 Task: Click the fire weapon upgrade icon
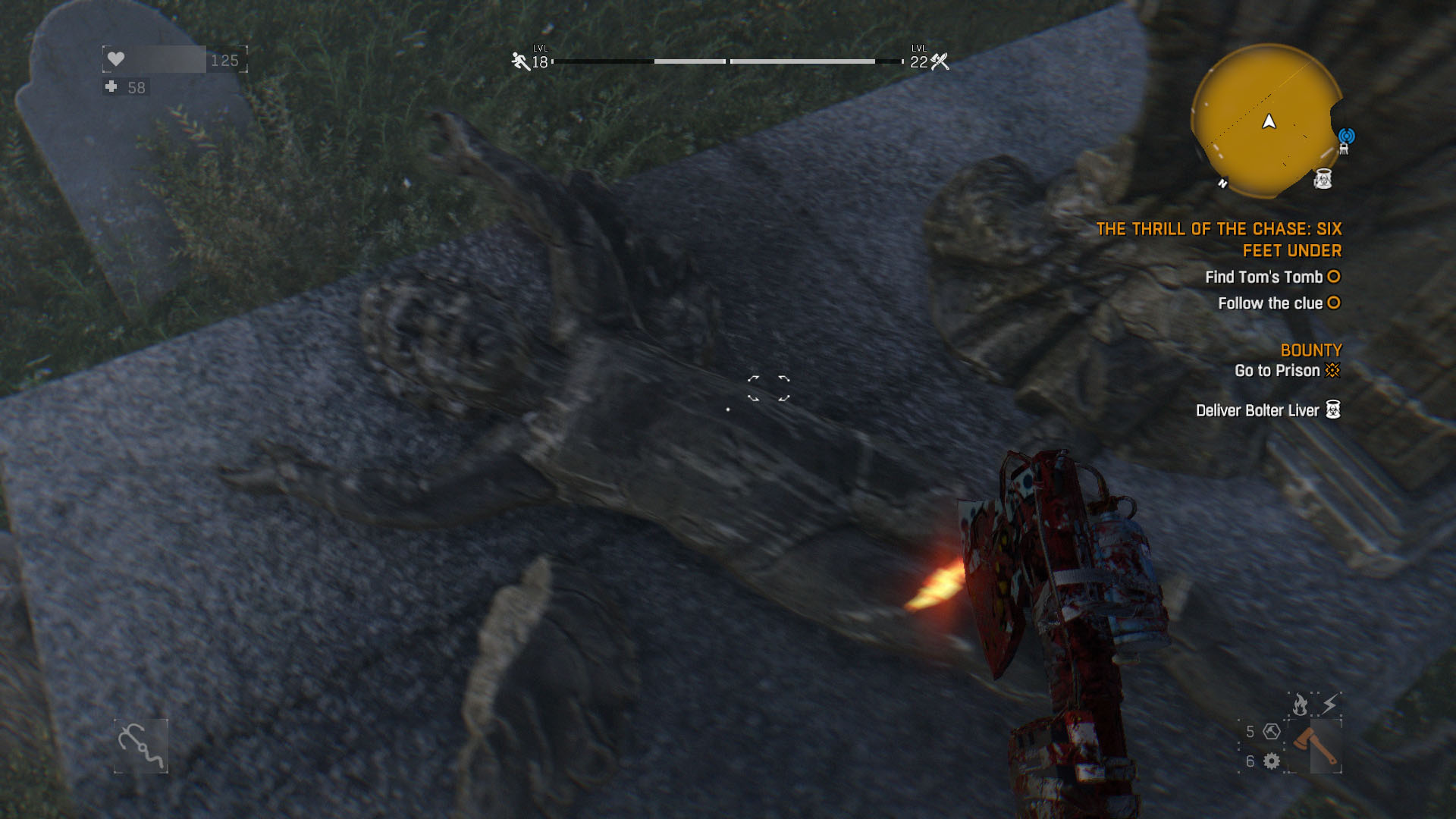pyautogui.click(x=1300, y=704)
